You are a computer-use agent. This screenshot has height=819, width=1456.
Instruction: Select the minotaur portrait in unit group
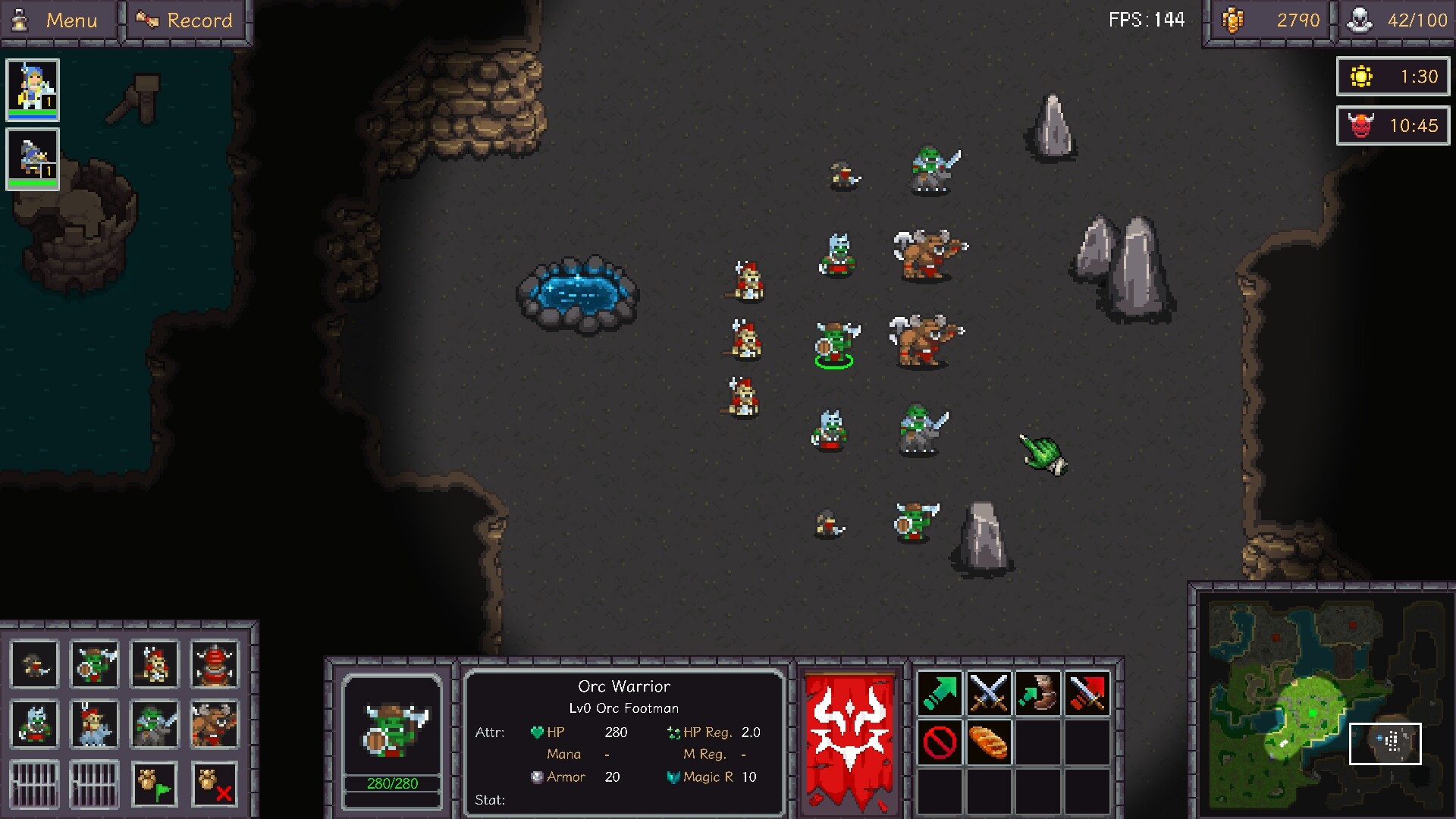pyautogui.click(x=214, y=724)
